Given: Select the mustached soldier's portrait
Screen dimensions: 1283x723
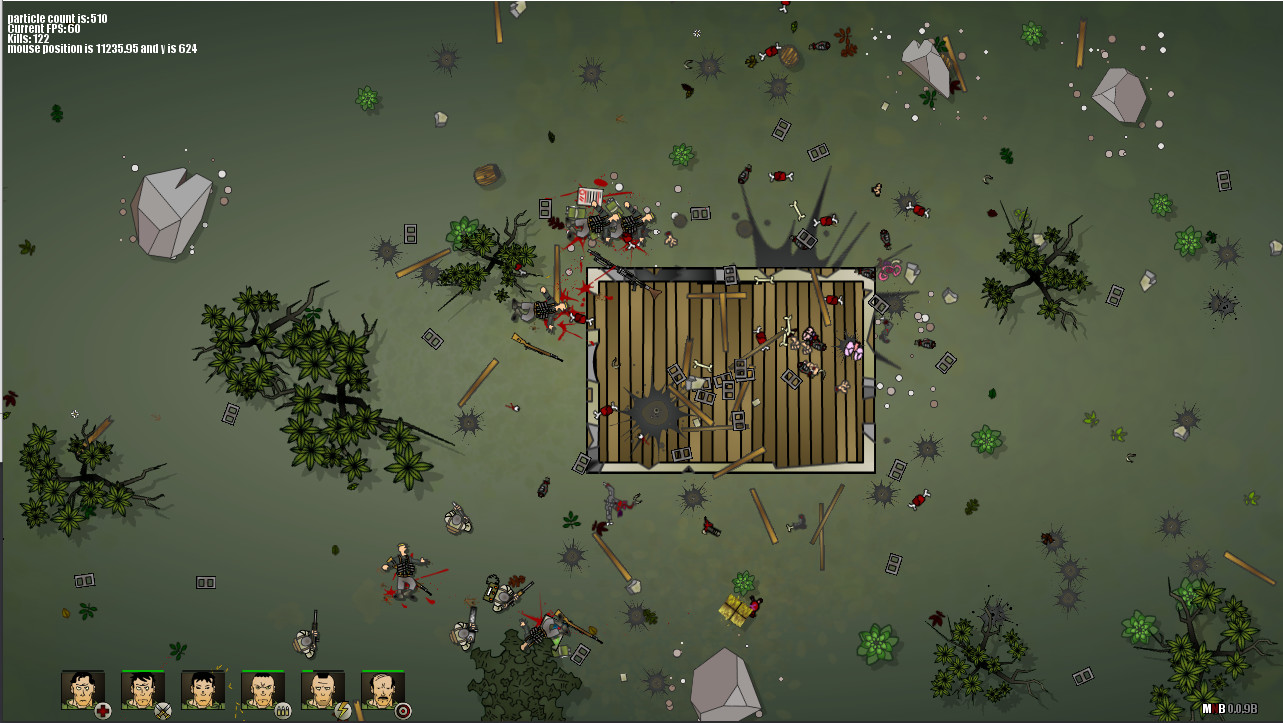Looking at the screenshot, I should pos(382,690).
